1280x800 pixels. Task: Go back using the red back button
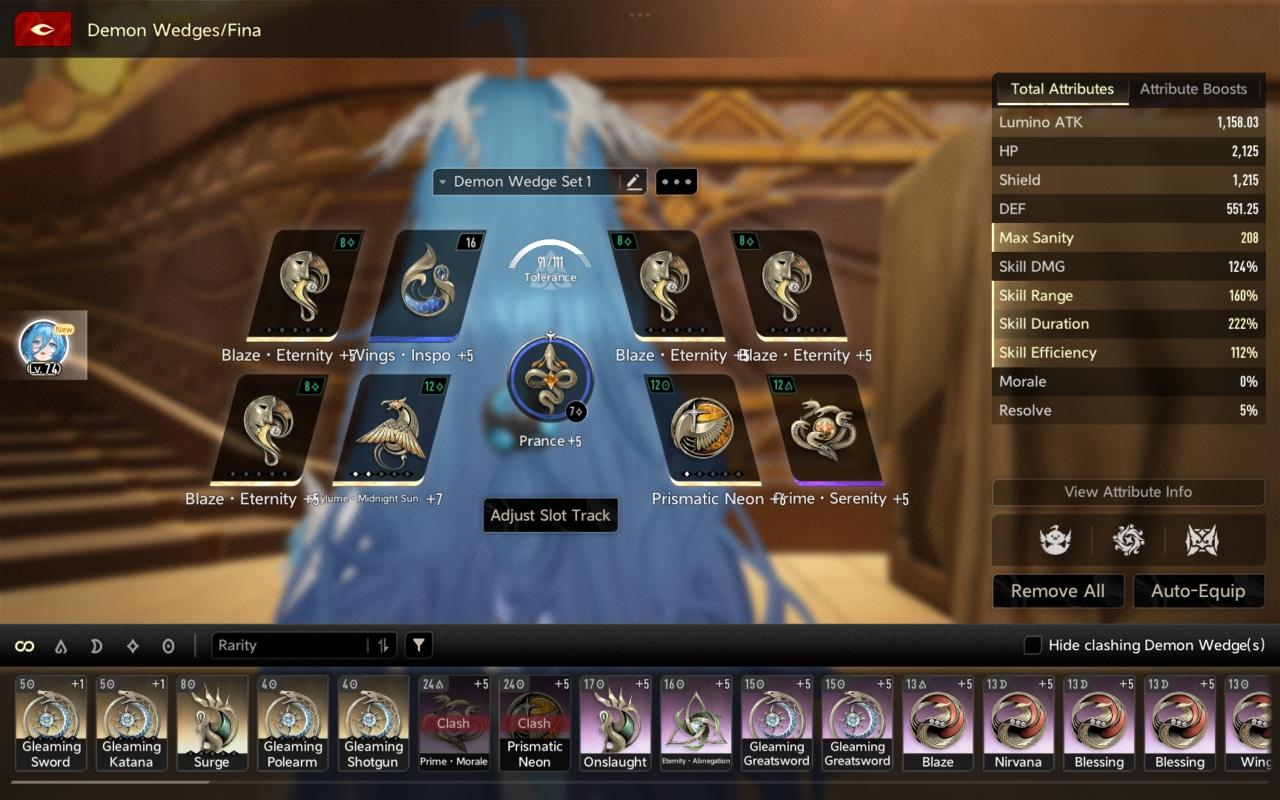click(43, 30)
